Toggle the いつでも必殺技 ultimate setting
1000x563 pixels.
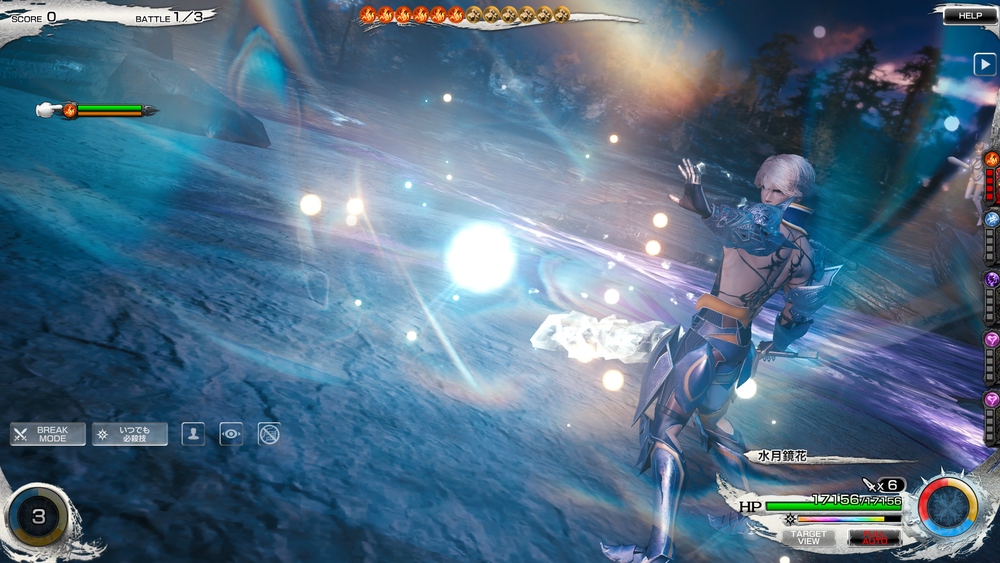point(130,434)
